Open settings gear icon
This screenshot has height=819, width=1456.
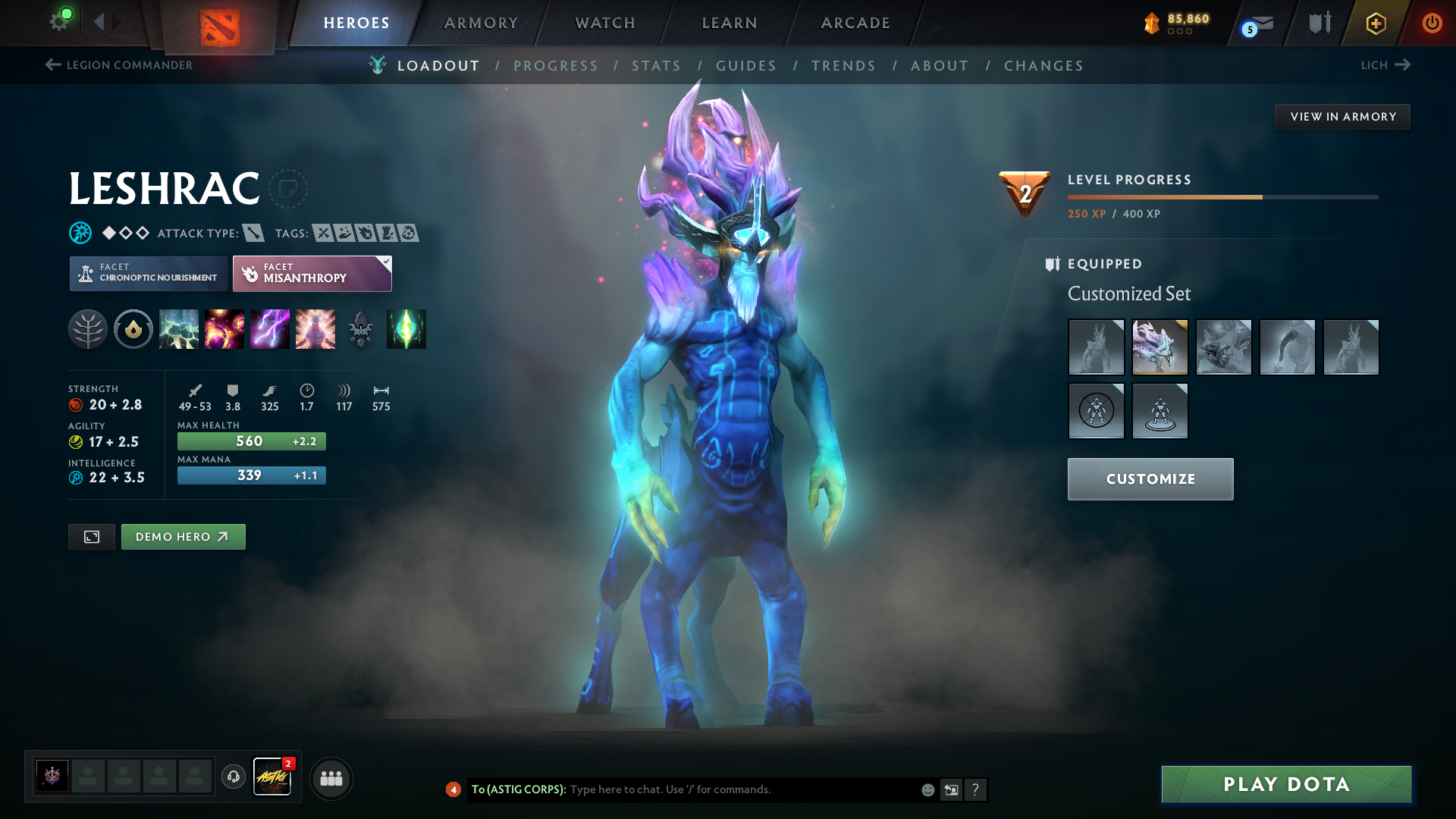[59, 21]
